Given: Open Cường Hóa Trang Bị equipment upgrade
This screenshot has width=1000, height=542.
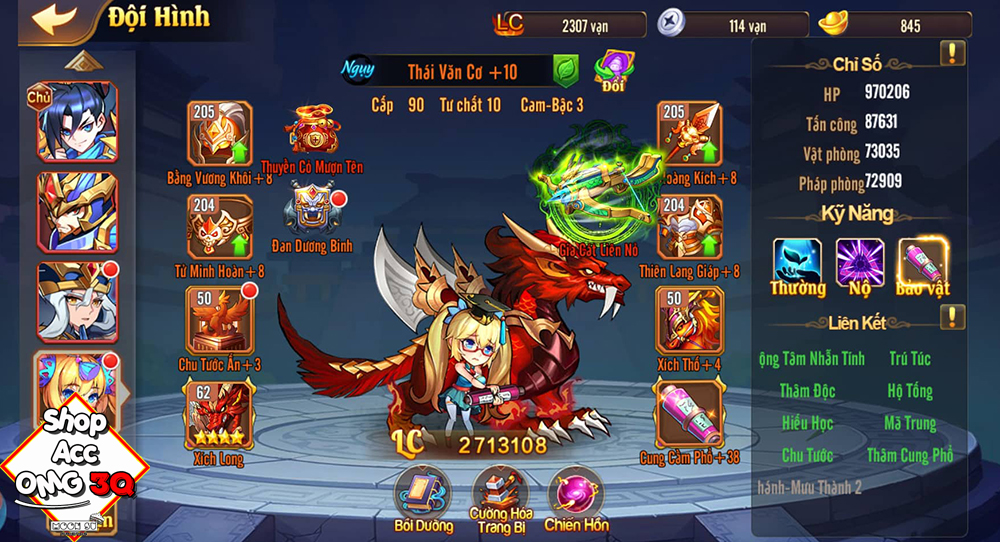Looking at the screenshot, I should [502, 494].
